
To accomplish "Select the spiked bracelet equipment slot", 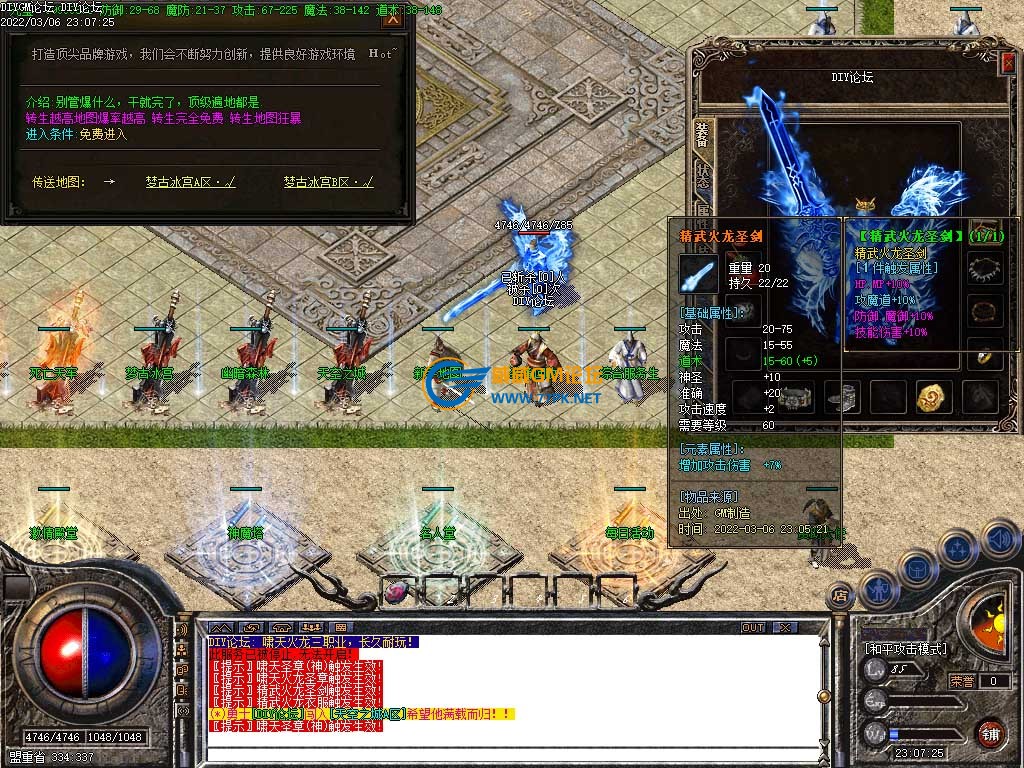I will tap(987, 268).
